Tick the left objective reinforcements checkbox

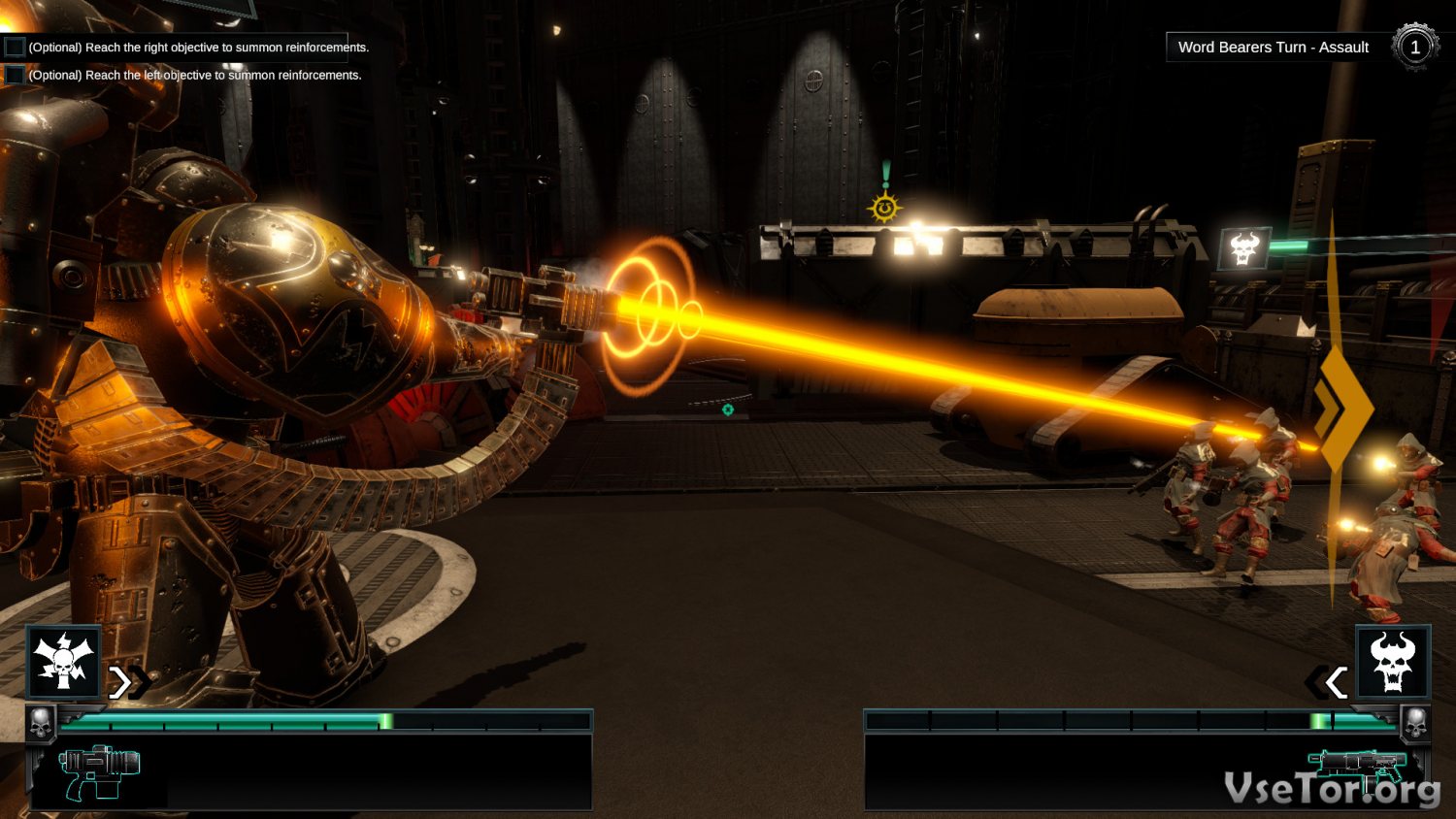tap(15, 75)
